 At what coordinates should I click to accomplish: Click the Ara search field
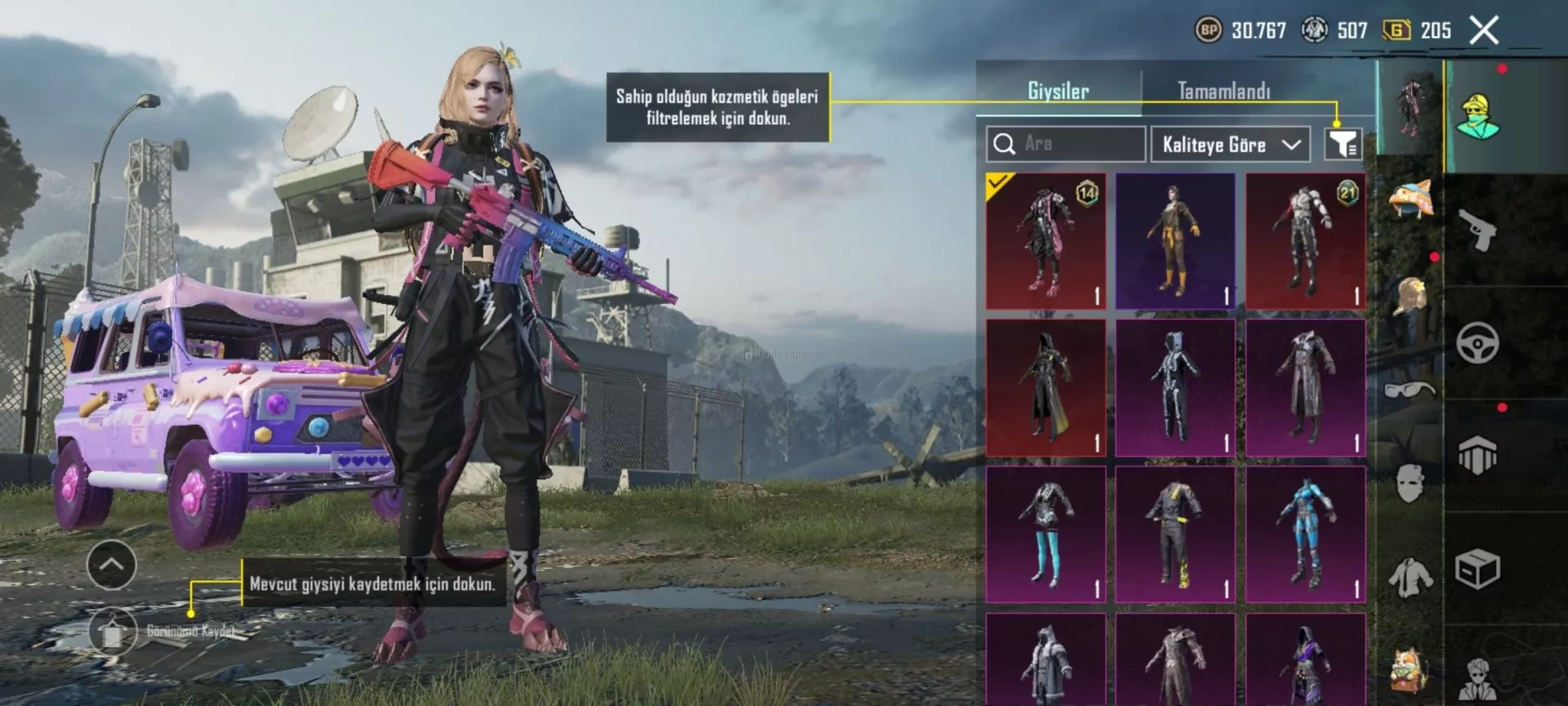pyautogui.click(x=1065, y=144)
